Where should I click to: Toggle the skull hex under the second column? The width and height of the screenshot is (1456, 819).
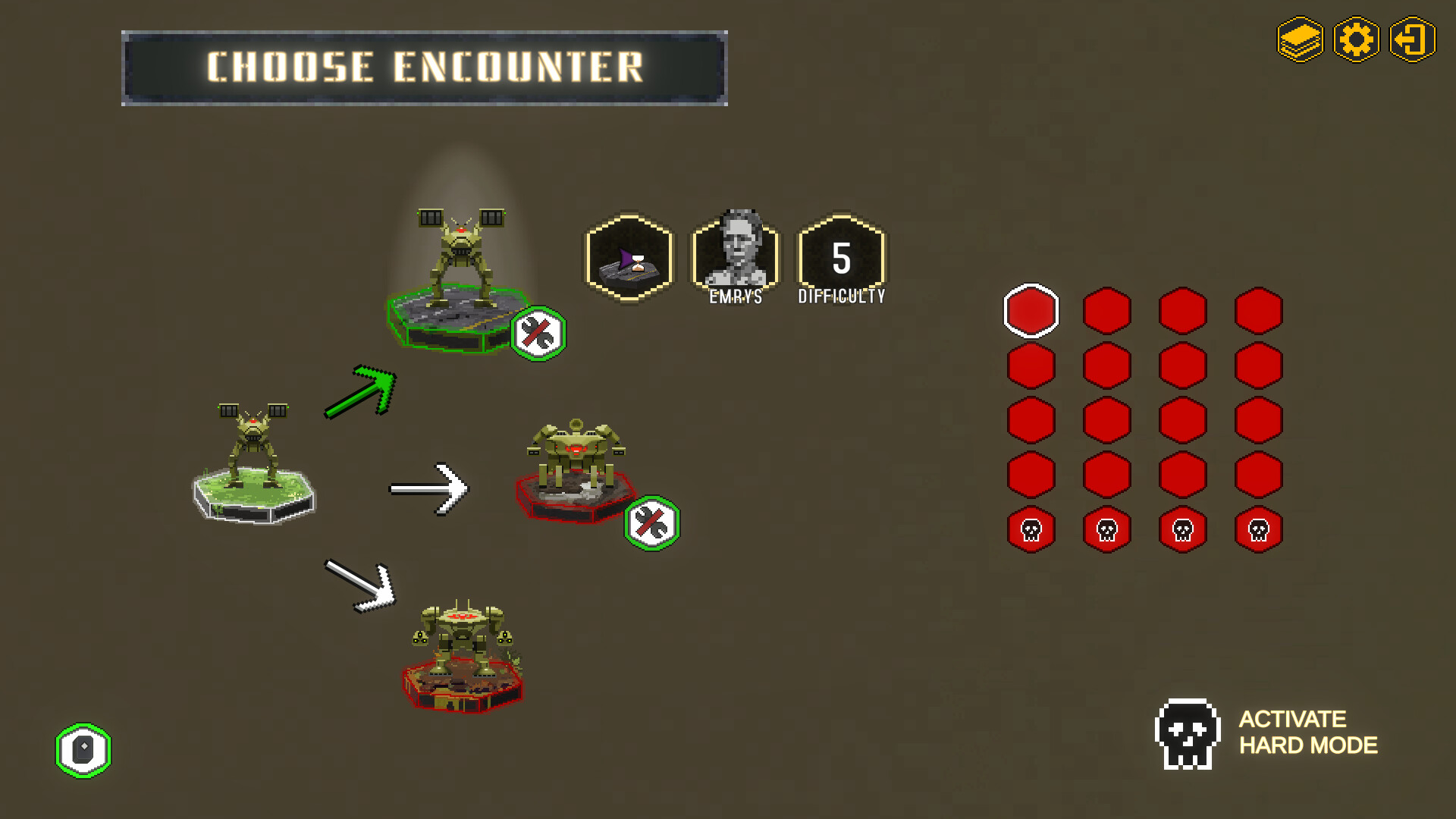click(1106, 529)
